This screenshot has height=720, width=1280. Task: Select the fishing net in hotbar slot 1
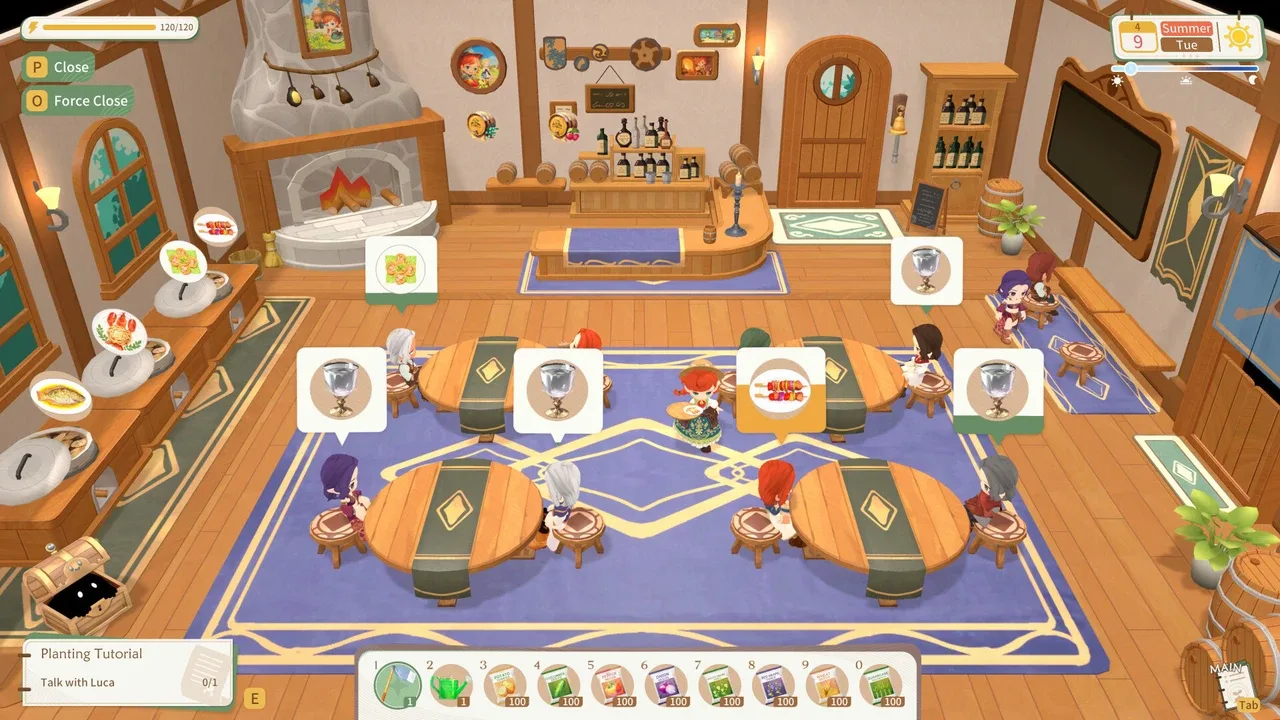(399, 686)
